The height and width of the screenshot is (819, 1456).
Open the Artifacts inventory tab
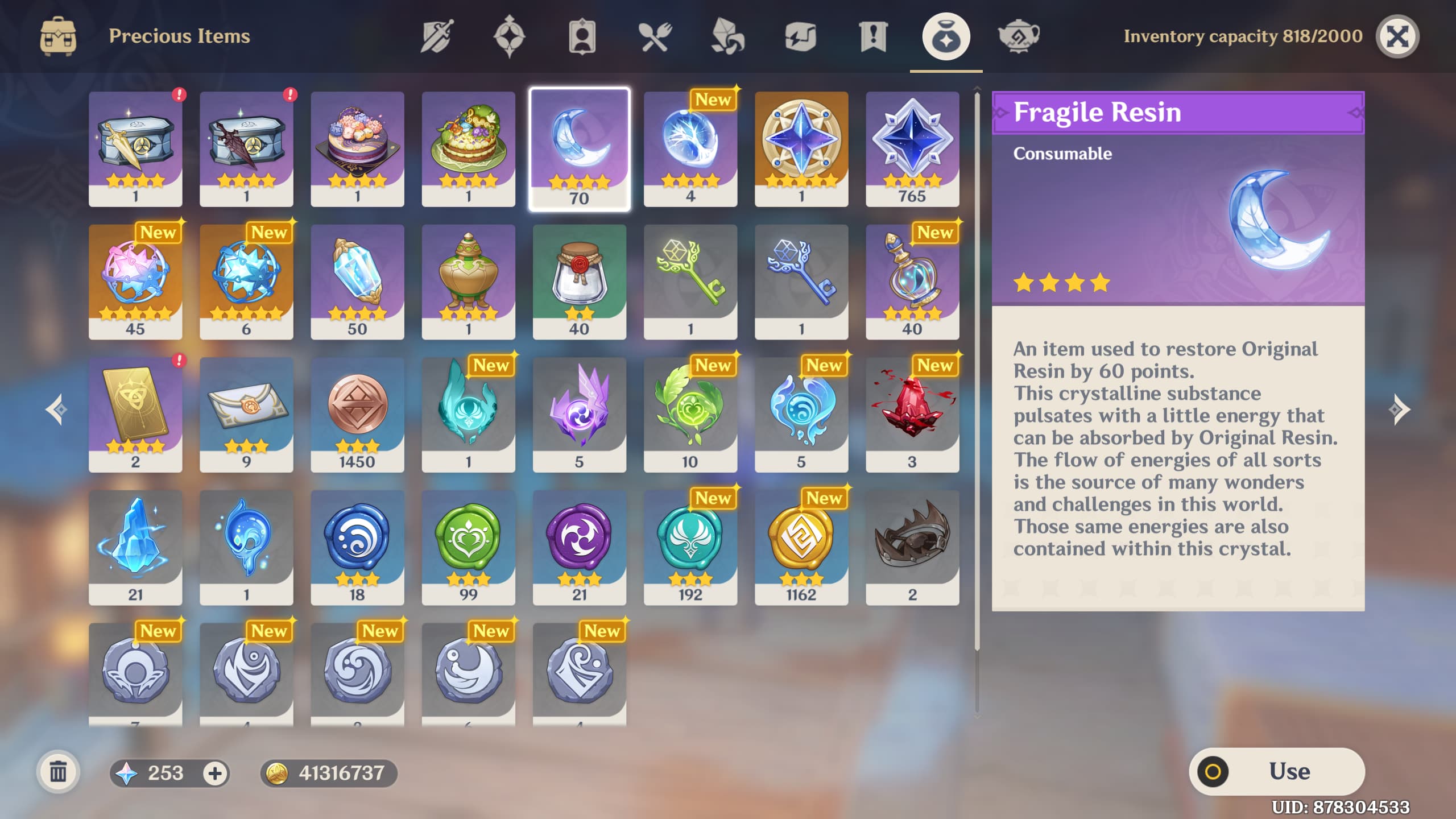tap(512, 36)
